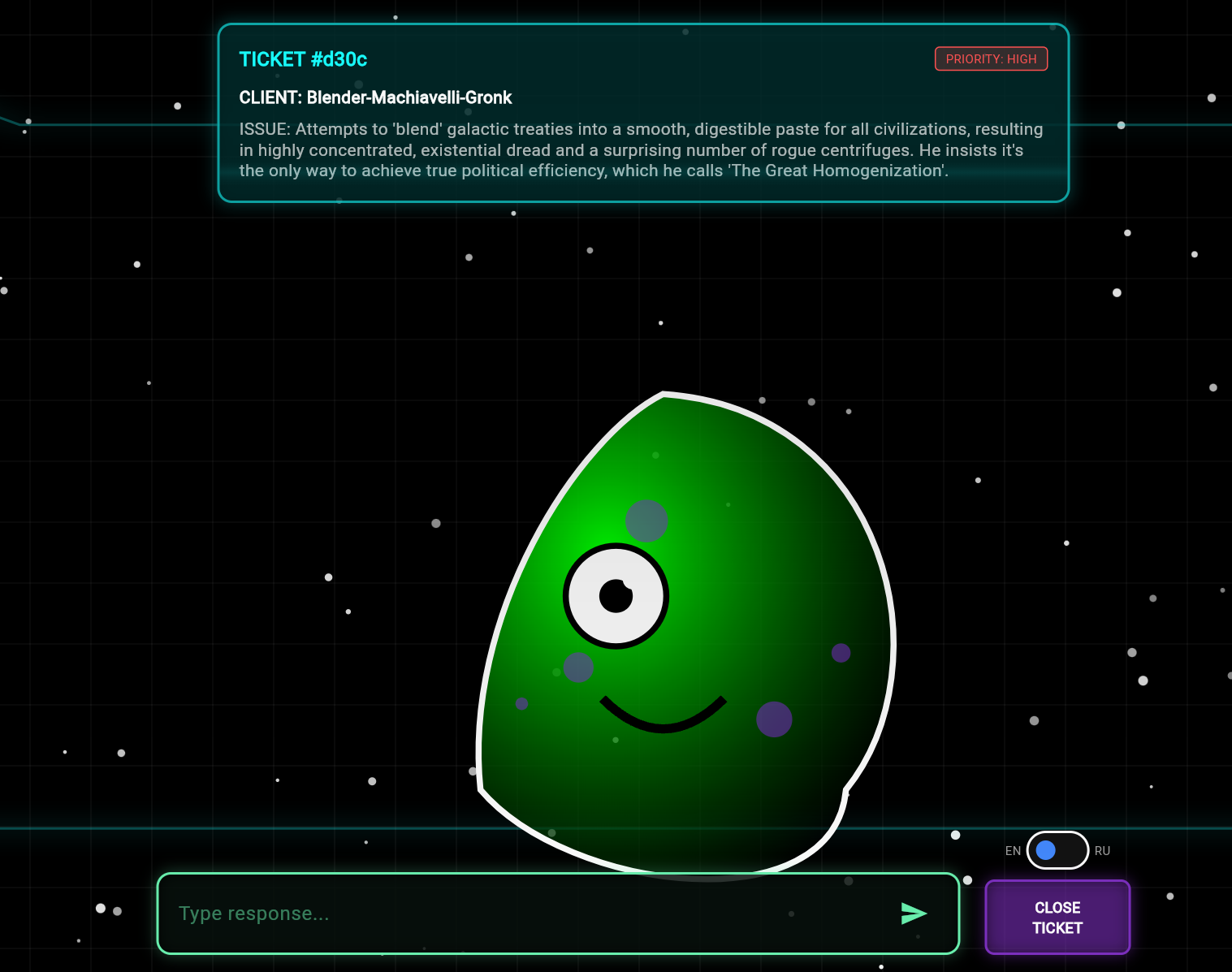The height and width of the screenshot is (972, 1232).
Task: Click the PRIORITY: HIGH badge
Action: 991,58
